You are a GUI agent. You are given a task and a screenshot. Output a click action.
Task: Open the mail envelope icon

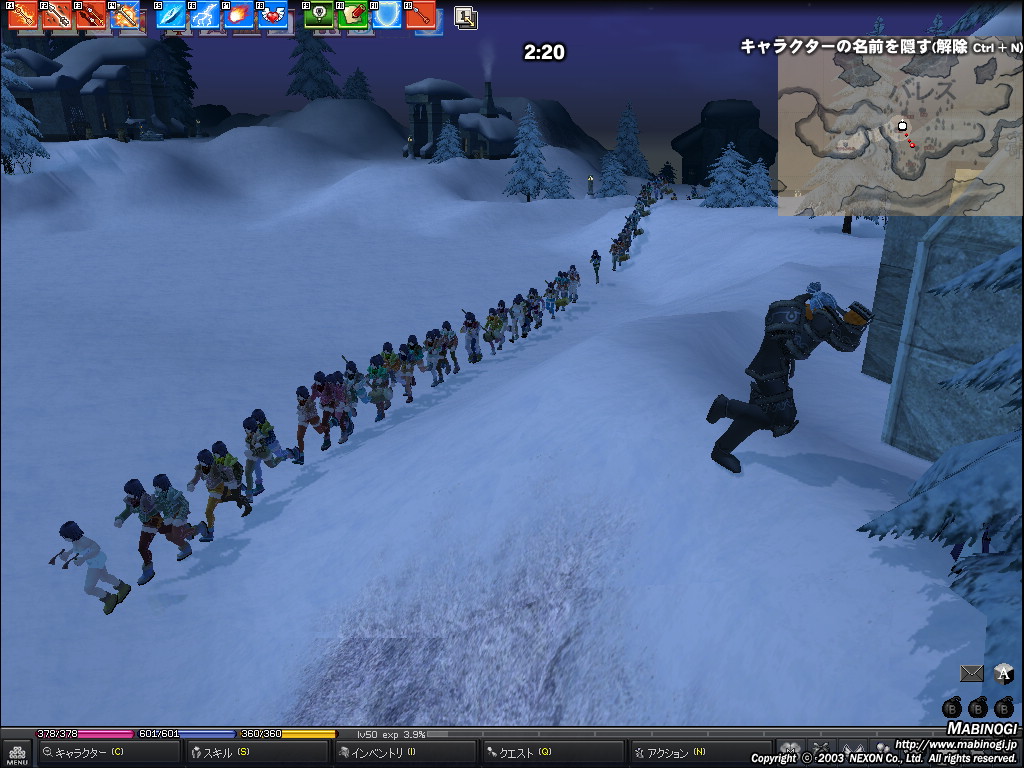[x=971, y=674]
